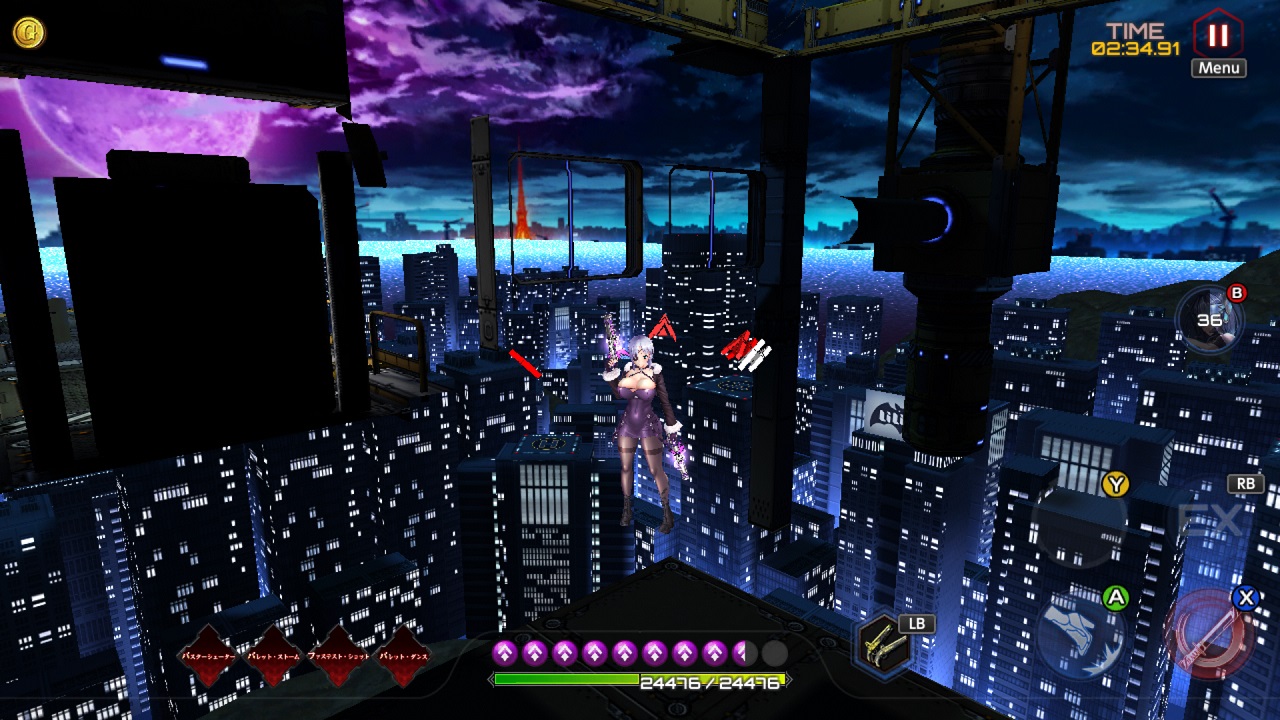Click the gold coin icon

click(x=28, y=32)
